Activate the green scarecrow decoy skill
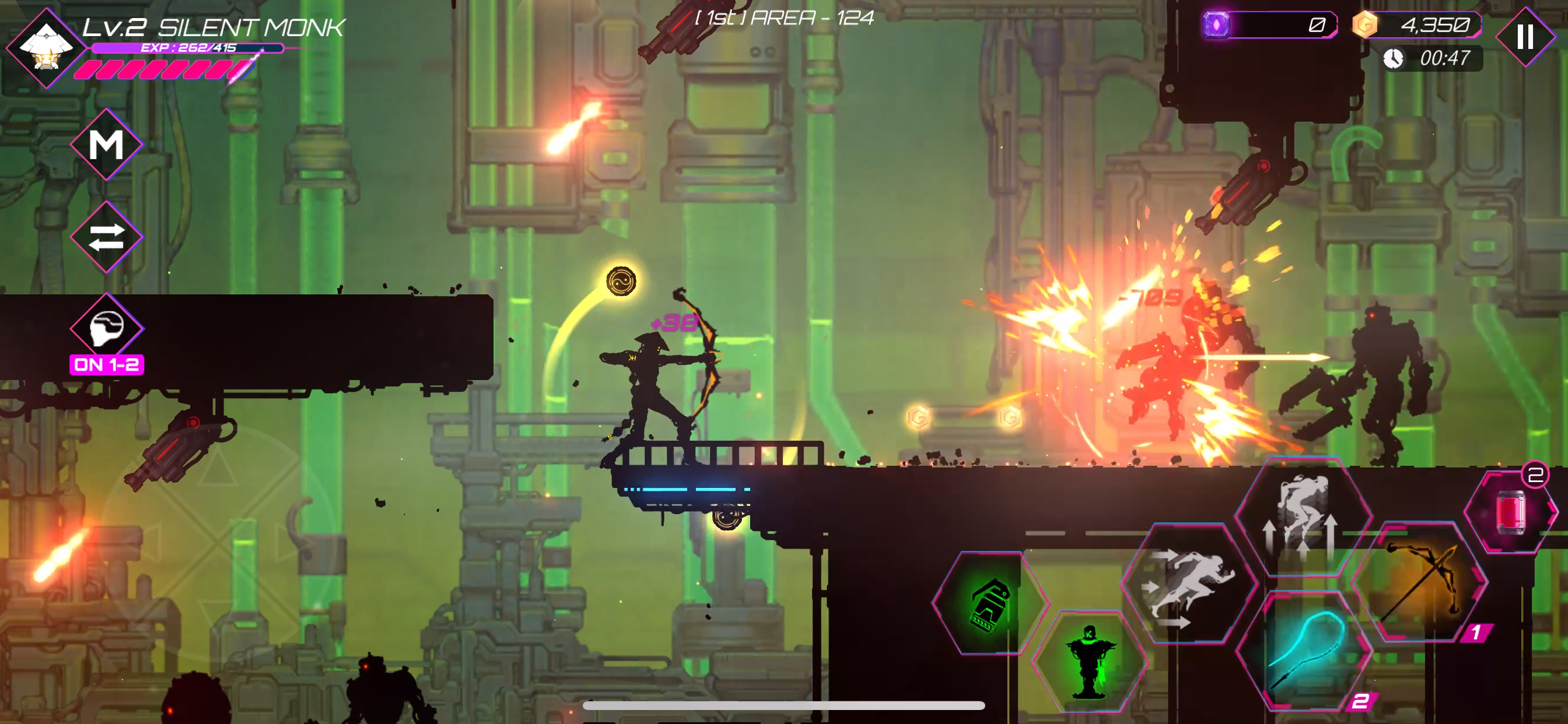Viewport: 1568px width, 724px height. 1090,661
